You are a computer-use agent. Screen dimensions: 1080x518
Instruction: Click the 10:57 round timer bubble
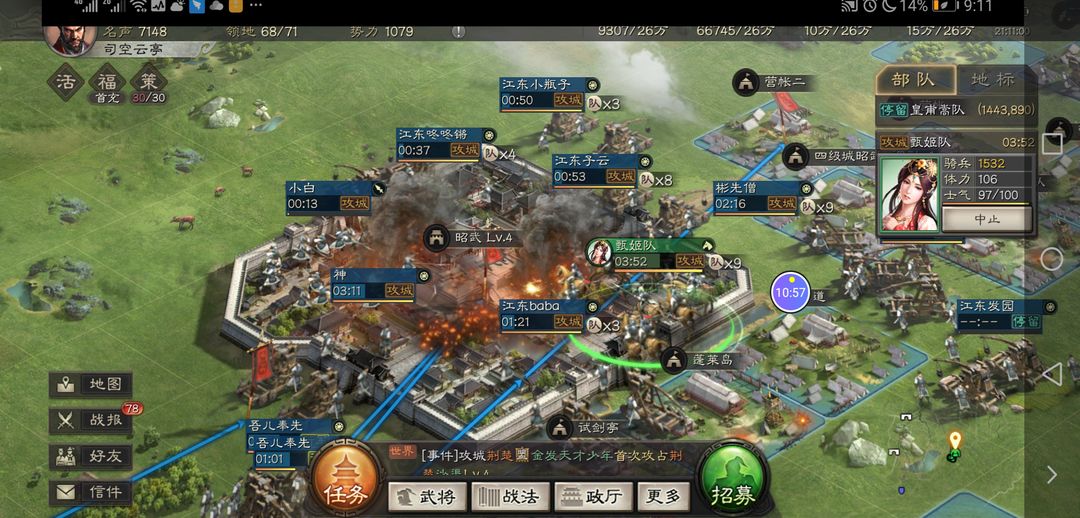tap(789, 292)
